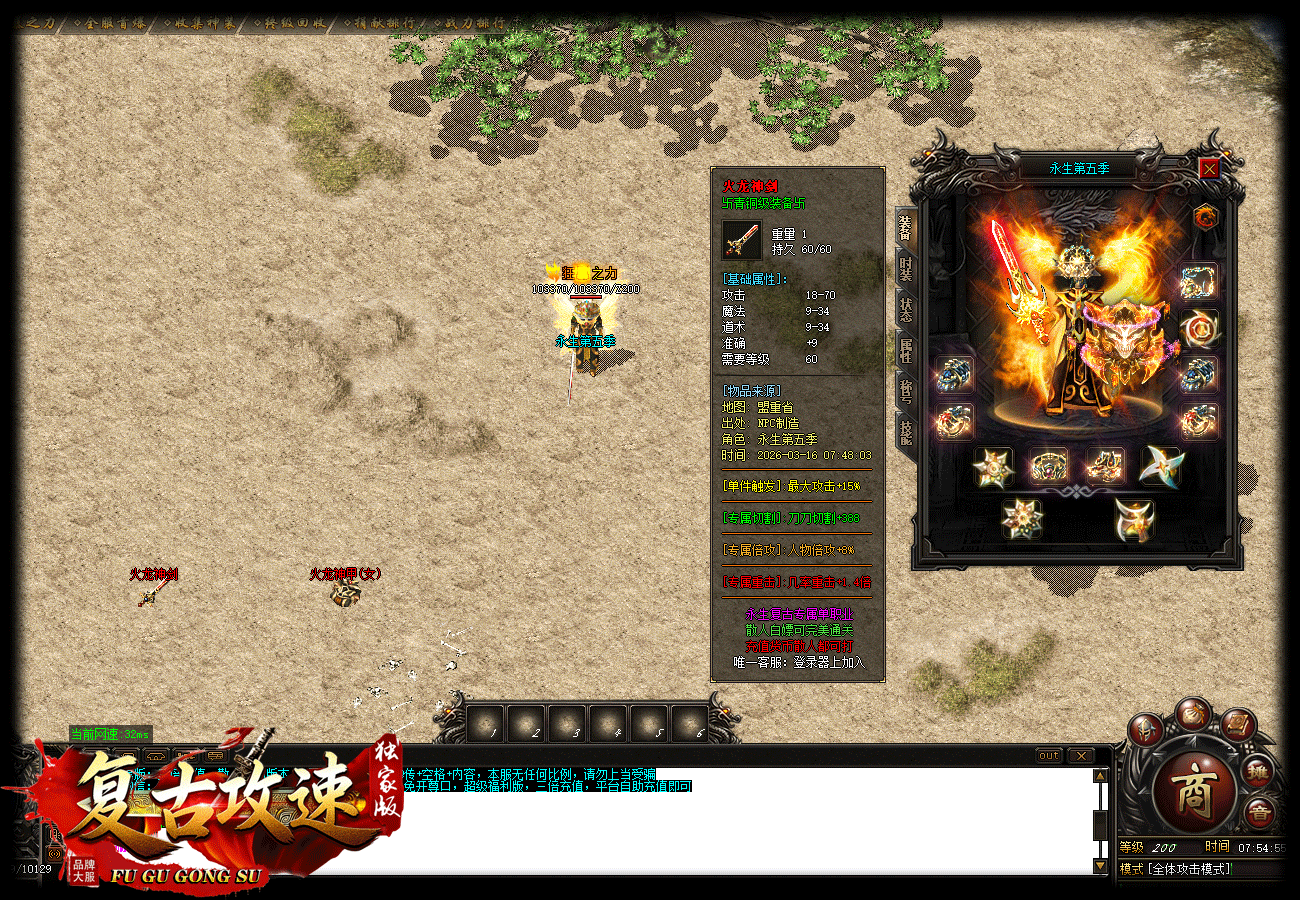This screenshot has height=900, width=1300.
Task: Open the 状态 status tab
Action: tap(905, 309)
